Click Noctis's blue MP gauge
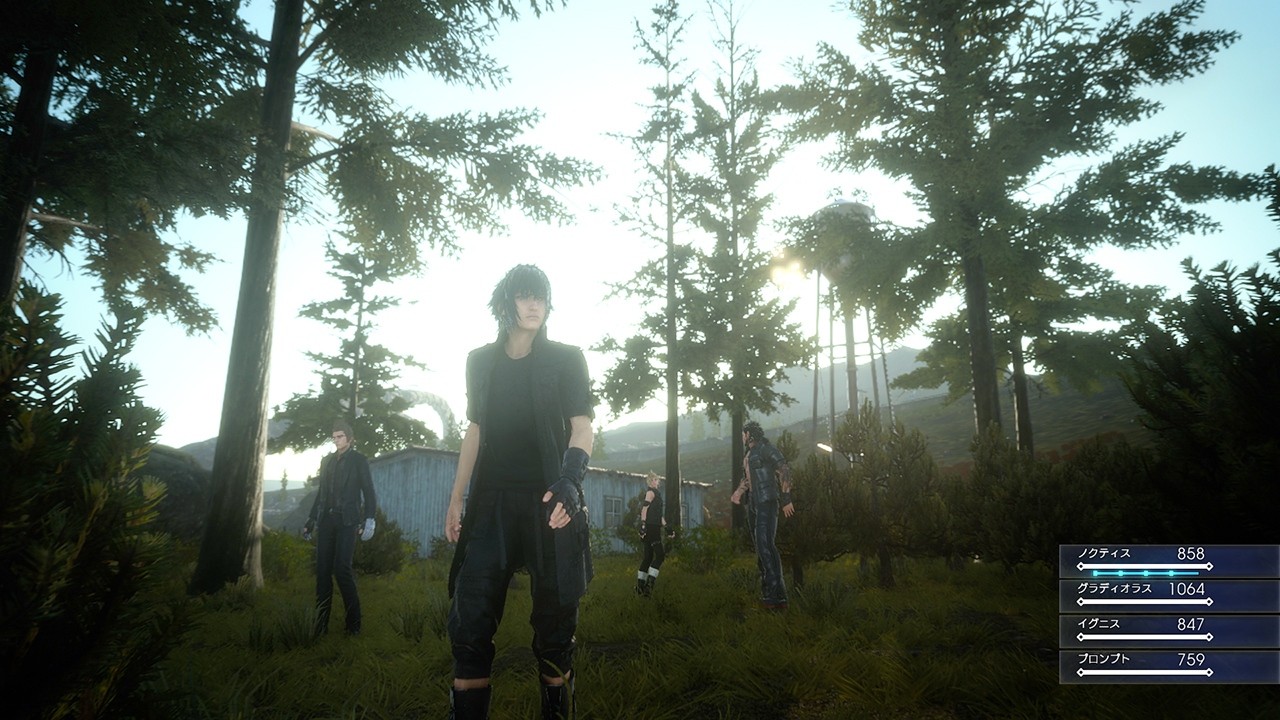Image resolution: width=1280 pixels, height=720 pixels. 1145,572
